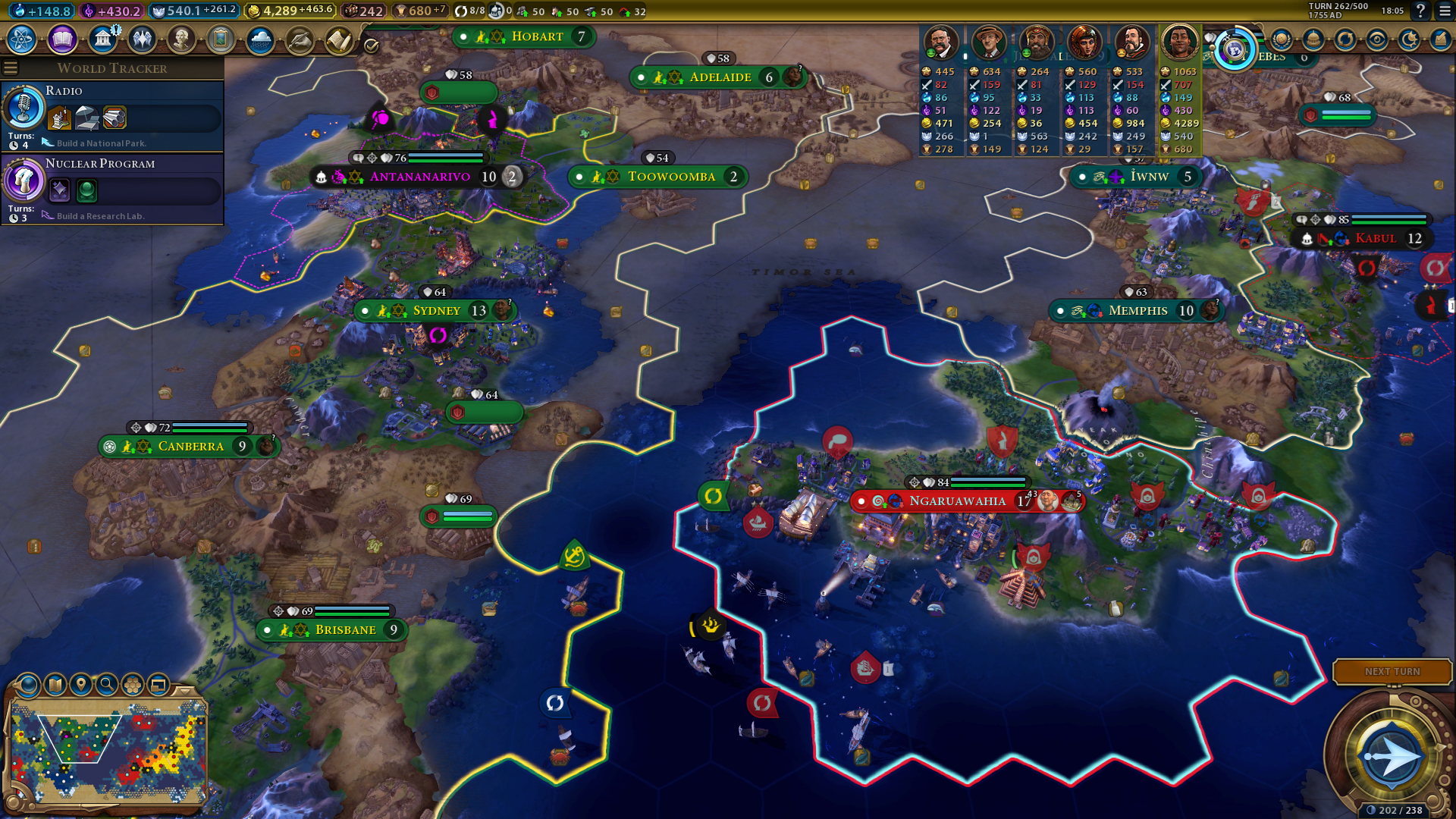This screenshot has width=1456, height=819.
Task: Select the Nuclear Program civic tracker entry
Action: tap(112, 188)
